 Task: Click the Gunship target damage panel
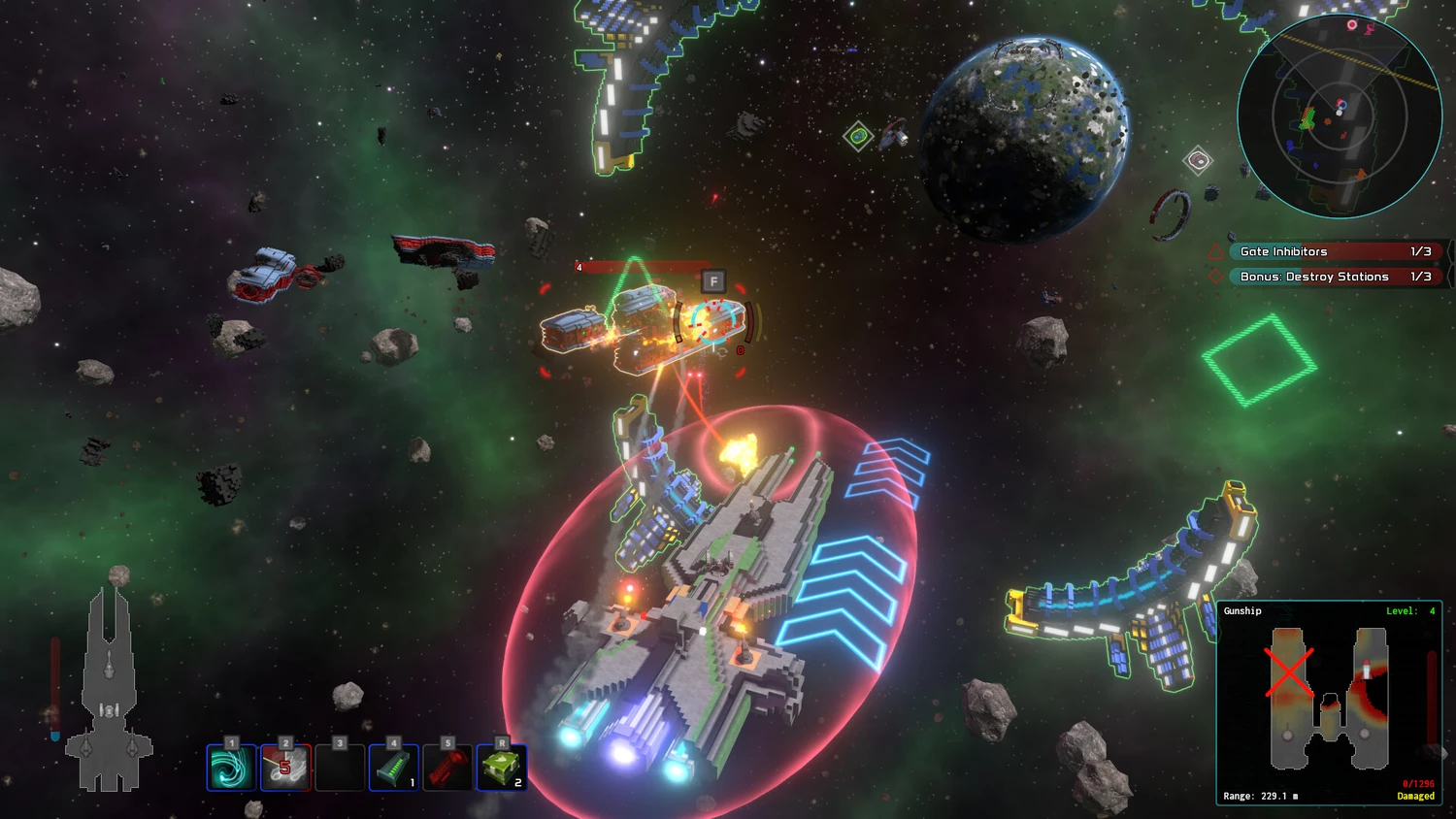1329,703
